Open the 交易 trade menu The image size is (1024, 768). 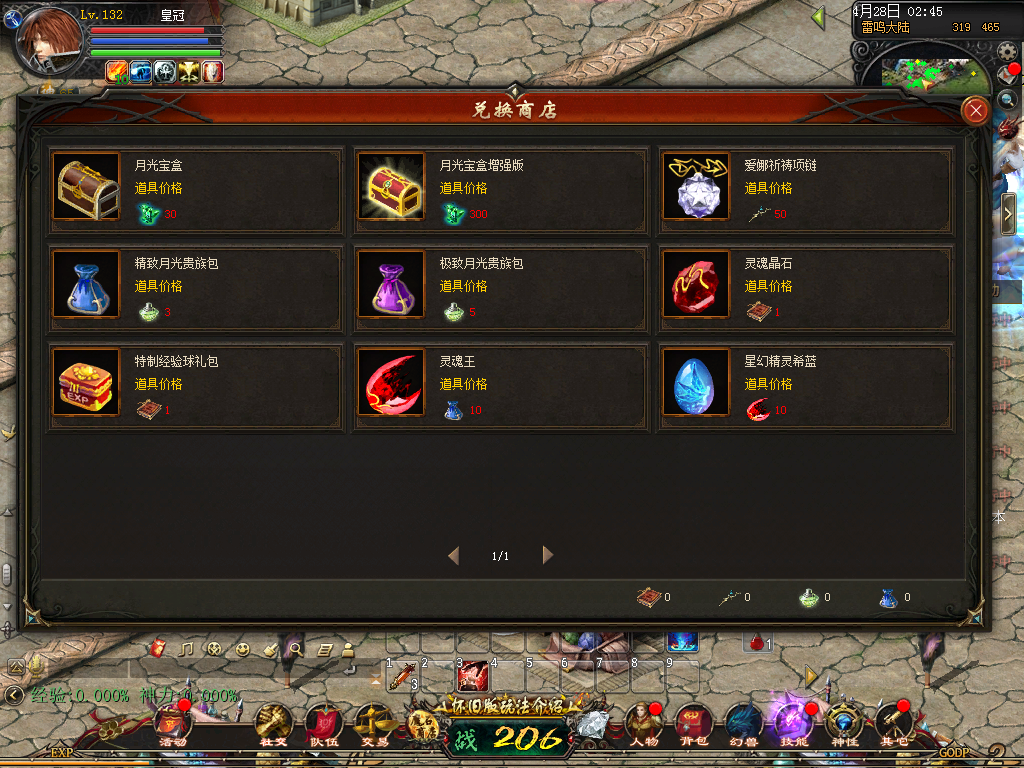tap(374, 724)
